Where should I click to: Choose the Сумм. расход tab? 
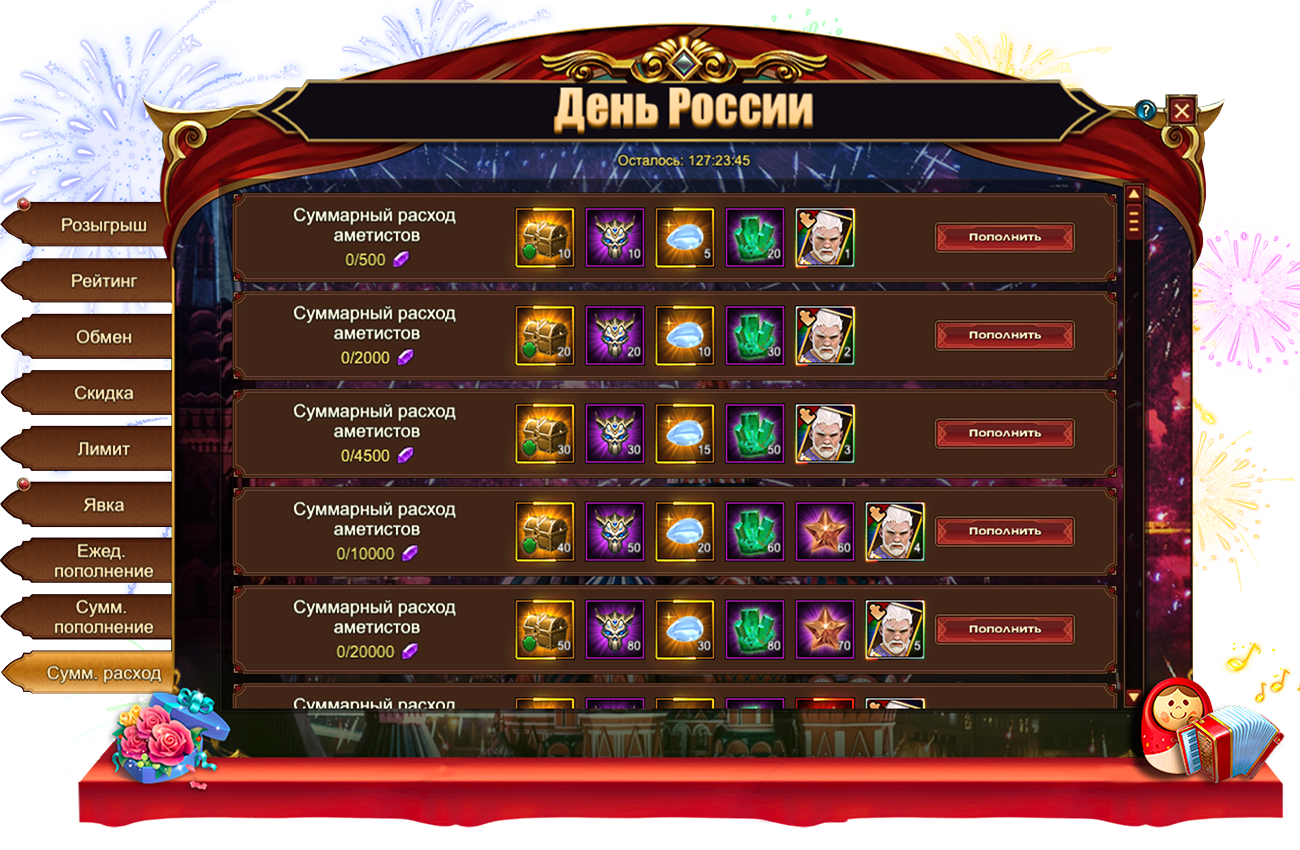[x=103, y=673]
